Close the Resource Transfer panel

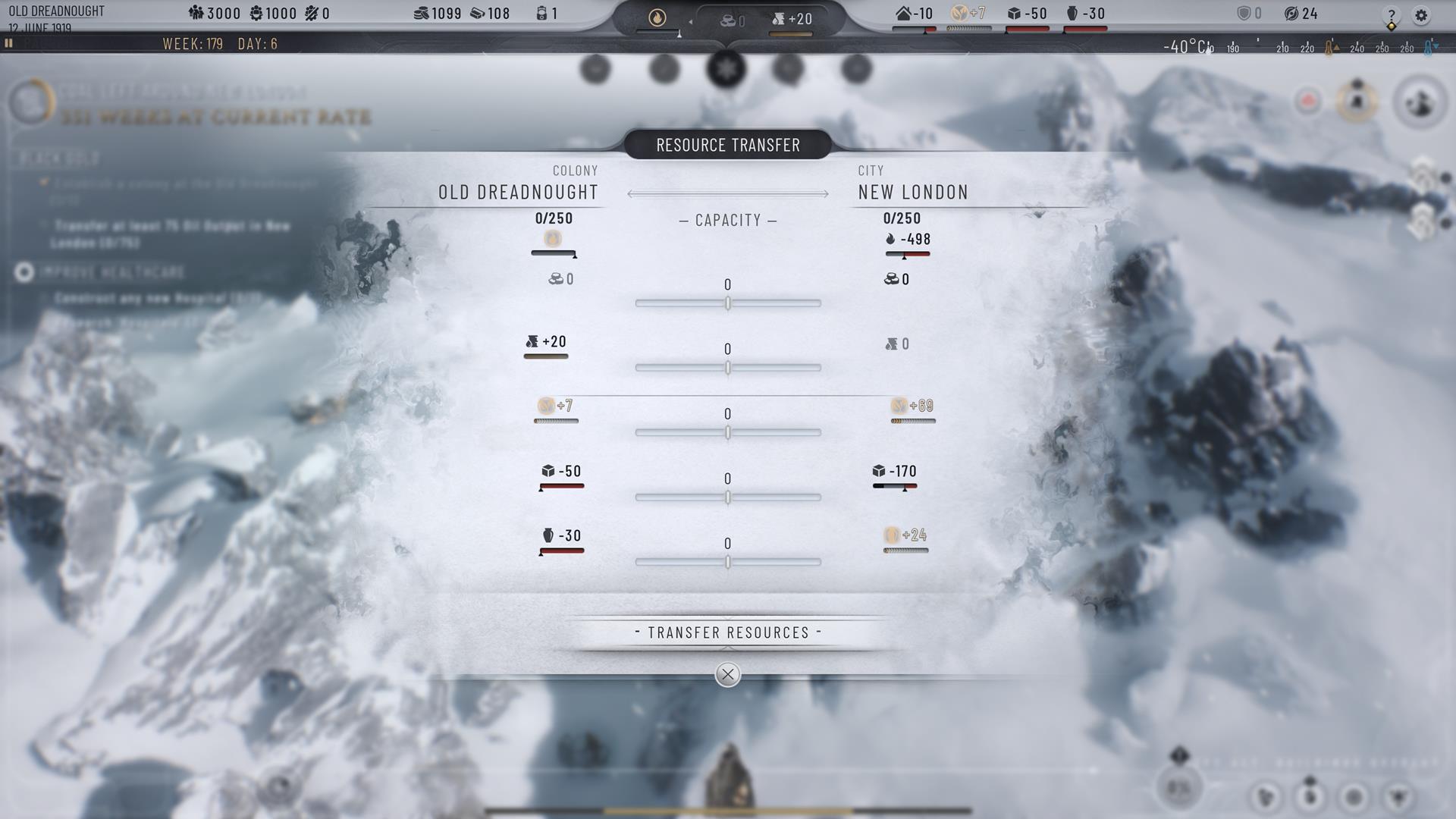click(x=728, y=674)
